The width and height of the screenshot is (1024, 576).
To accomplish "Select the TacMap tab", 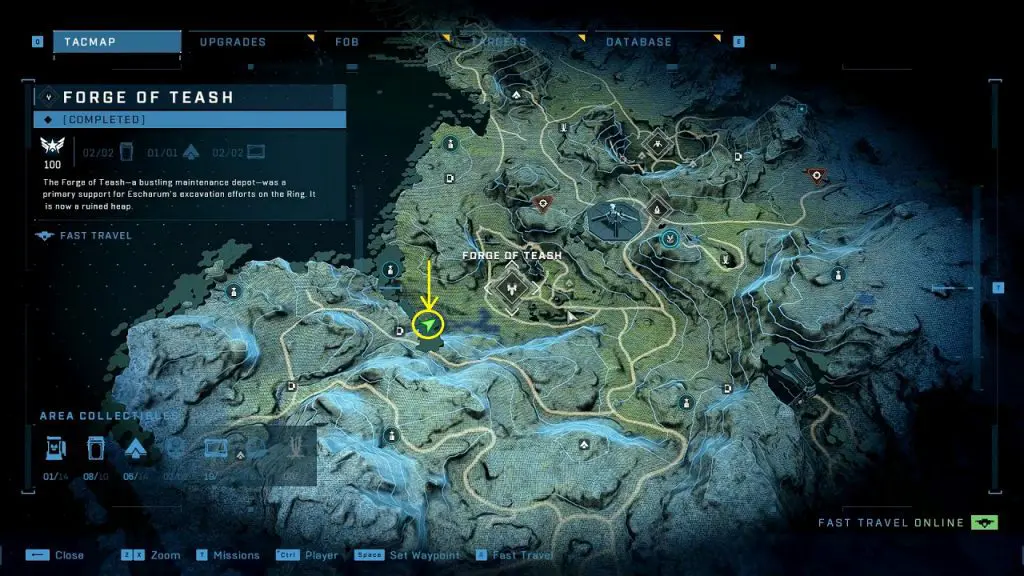I will tap(95, 42).
